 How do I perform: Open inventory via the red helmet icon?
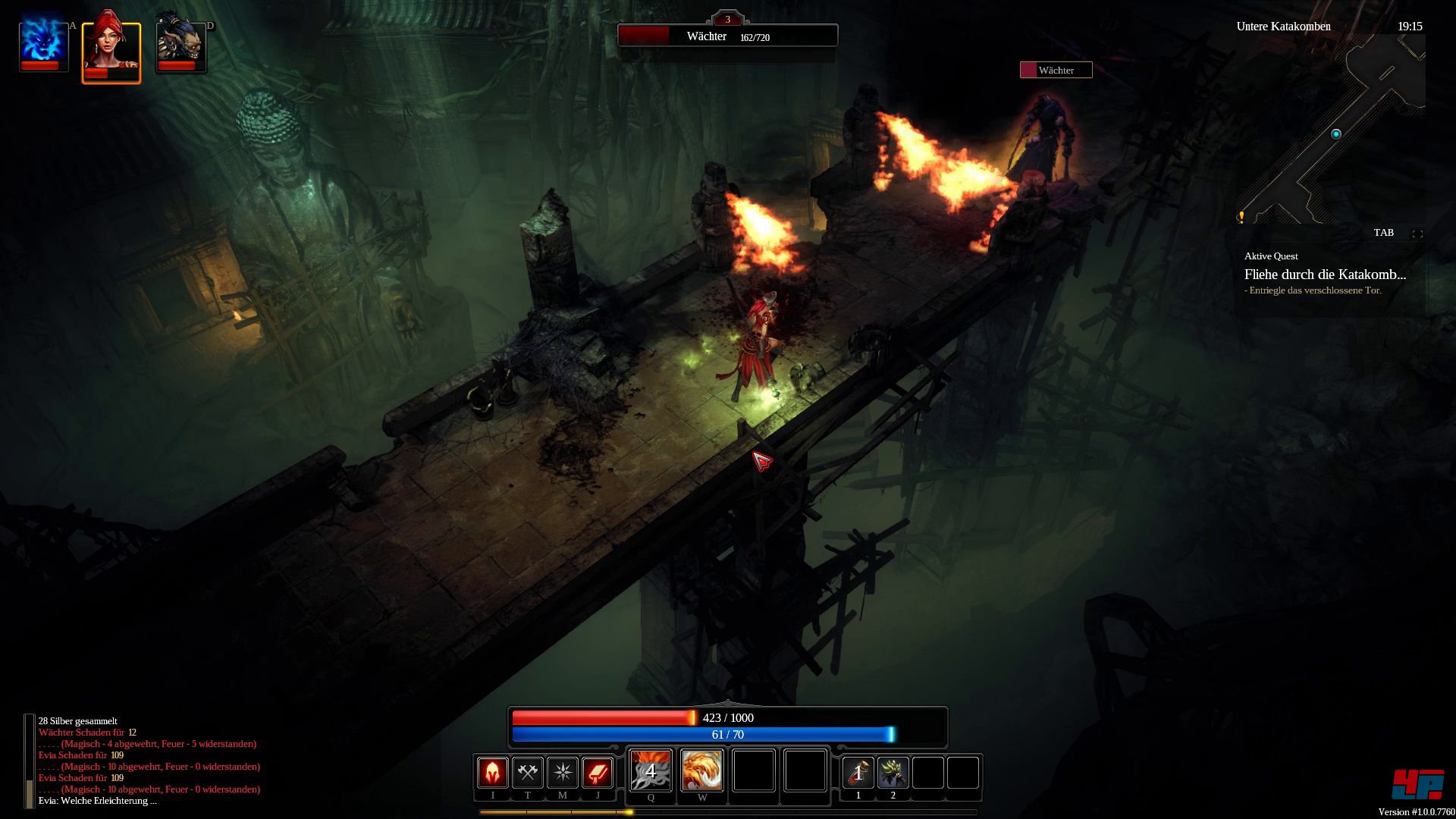point(493,773)
